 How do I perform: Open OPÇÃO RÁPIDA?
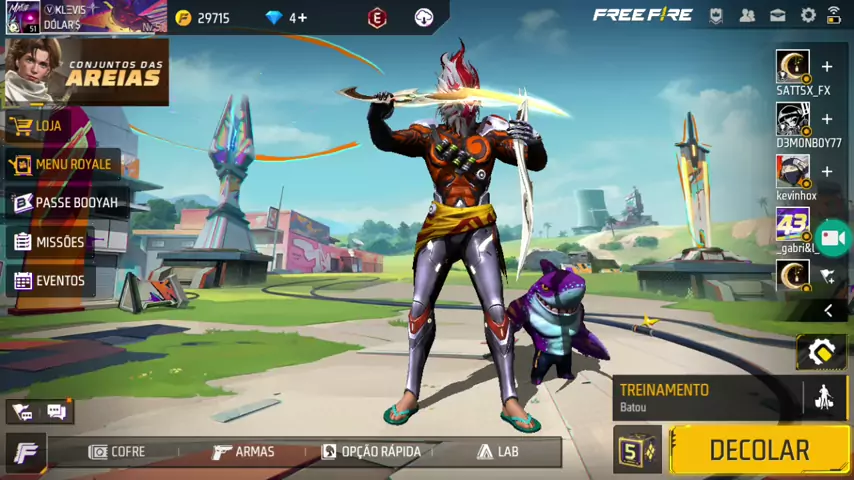[x=371, y=452]
